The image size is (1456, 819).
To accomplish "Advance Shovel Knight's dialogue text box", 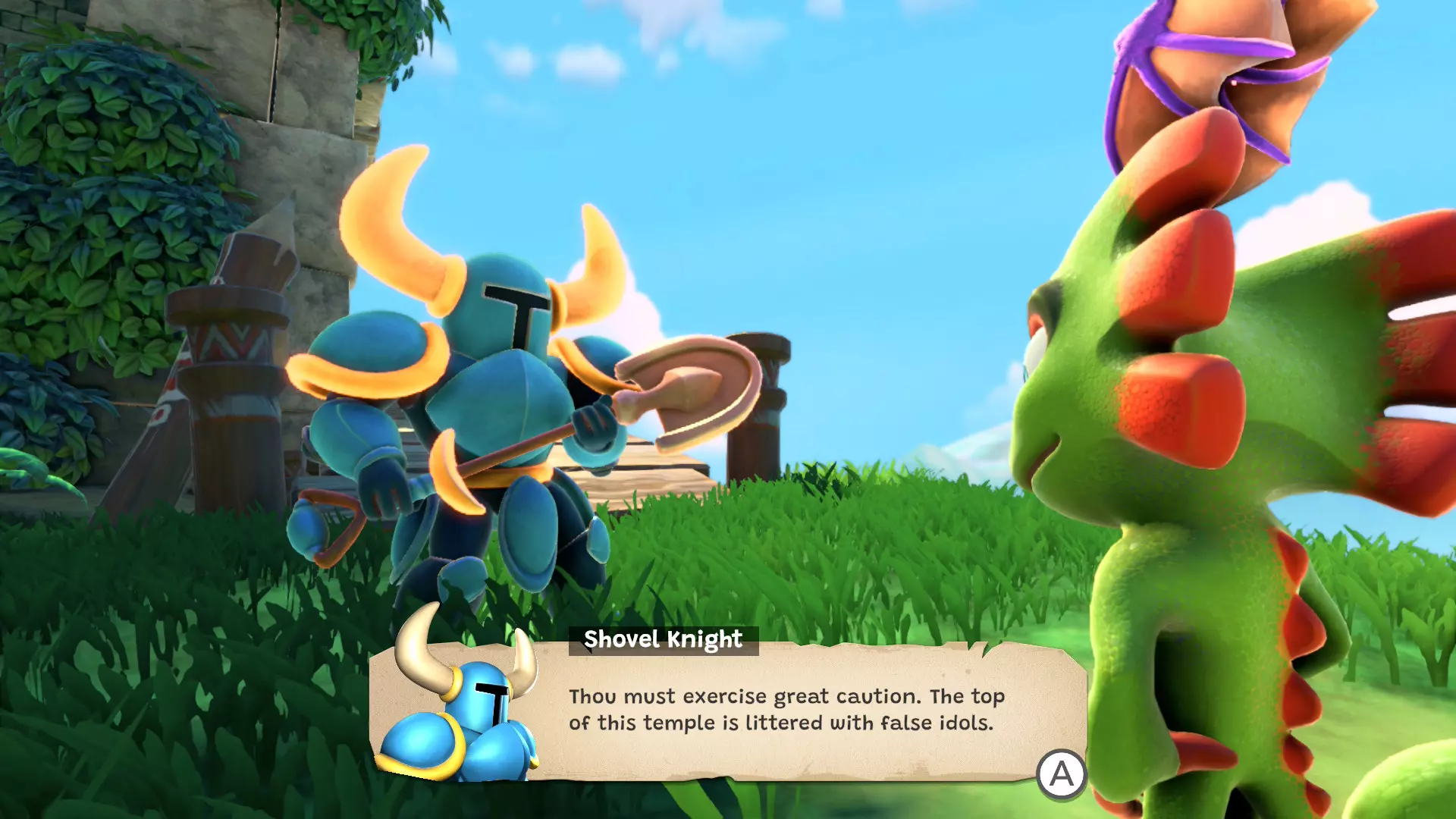I will click(x=1061, y=774).
